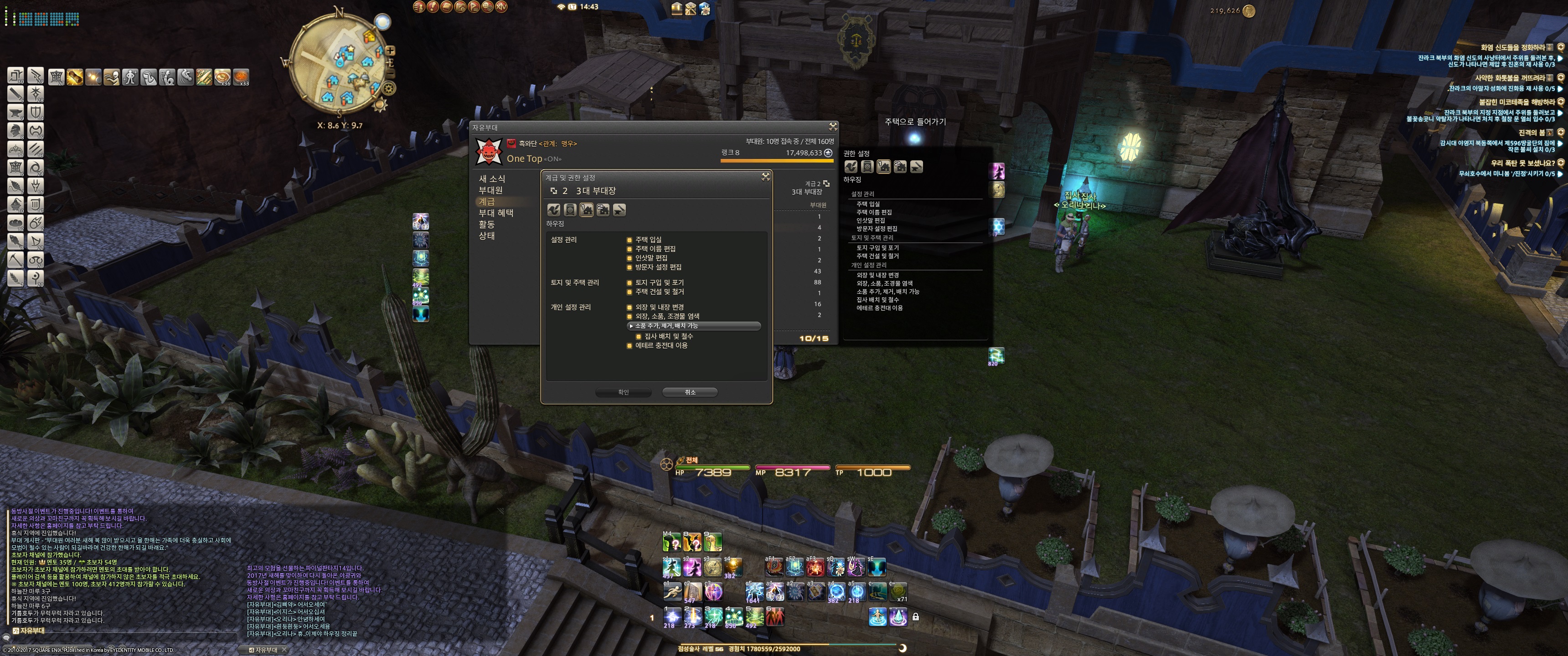Close the 자유부대 window
The height and width of the screenshot is (656, 1568).
833,127
